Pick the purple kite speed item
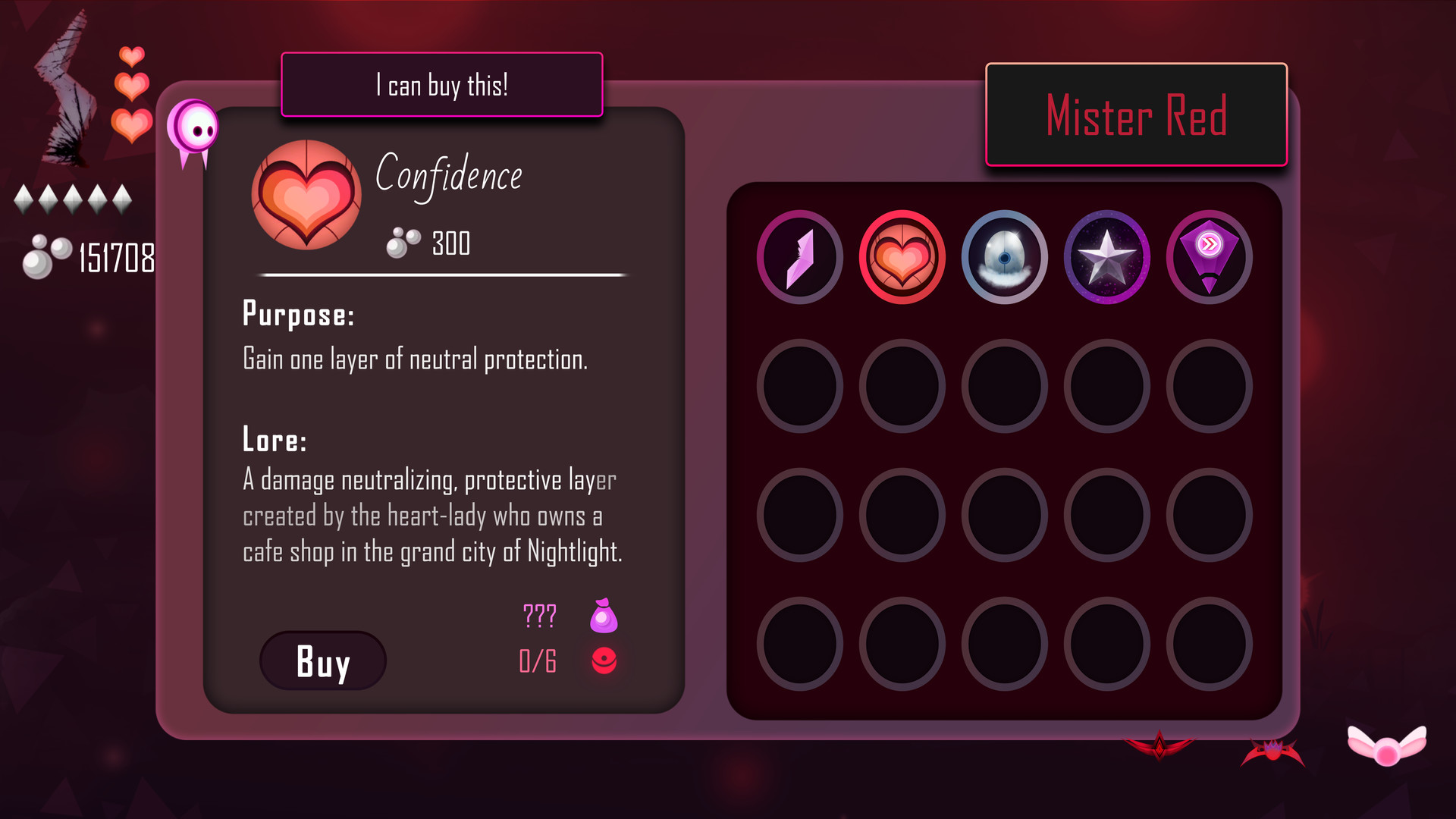 [1209, 257]
